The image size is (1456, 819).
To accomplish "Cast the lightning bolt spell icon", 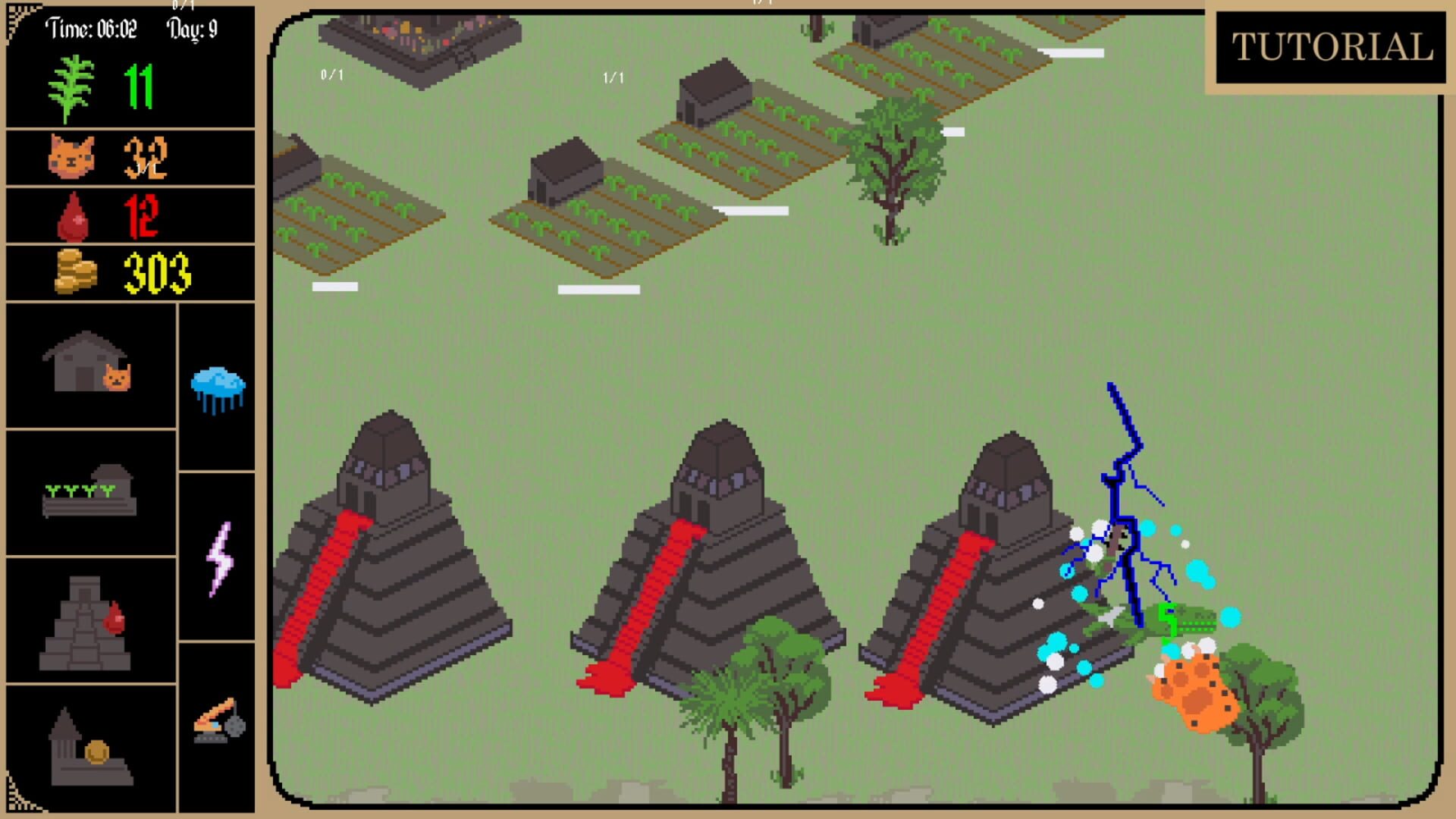I will [x=218, y=556].
